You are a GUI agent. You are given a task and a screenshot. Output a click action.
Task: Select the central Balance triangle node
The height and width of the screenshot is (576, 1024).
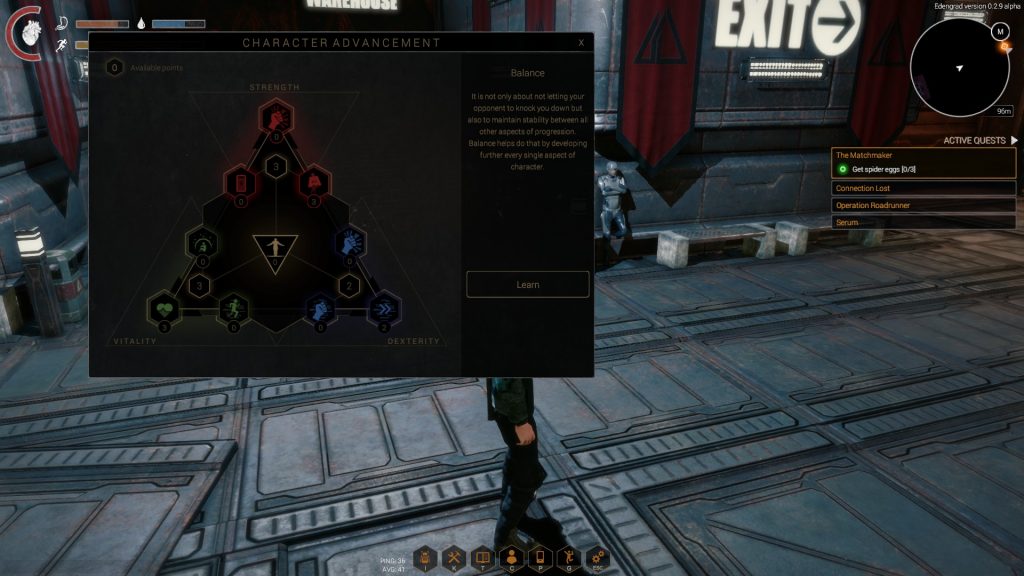275,248
